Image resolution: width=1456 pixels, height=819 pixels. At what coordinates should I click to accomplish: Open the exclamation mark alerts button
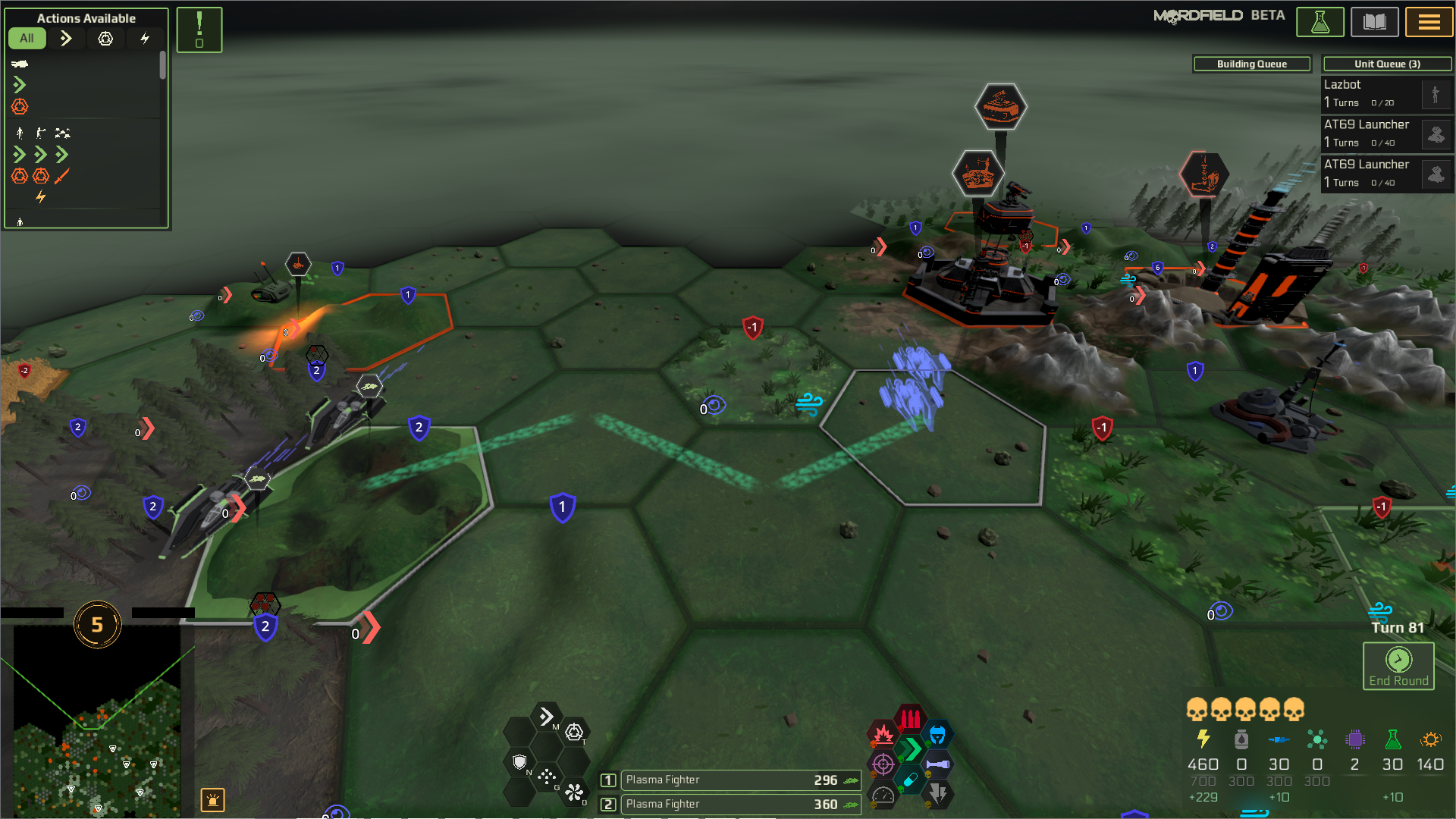tap(199, 30)
